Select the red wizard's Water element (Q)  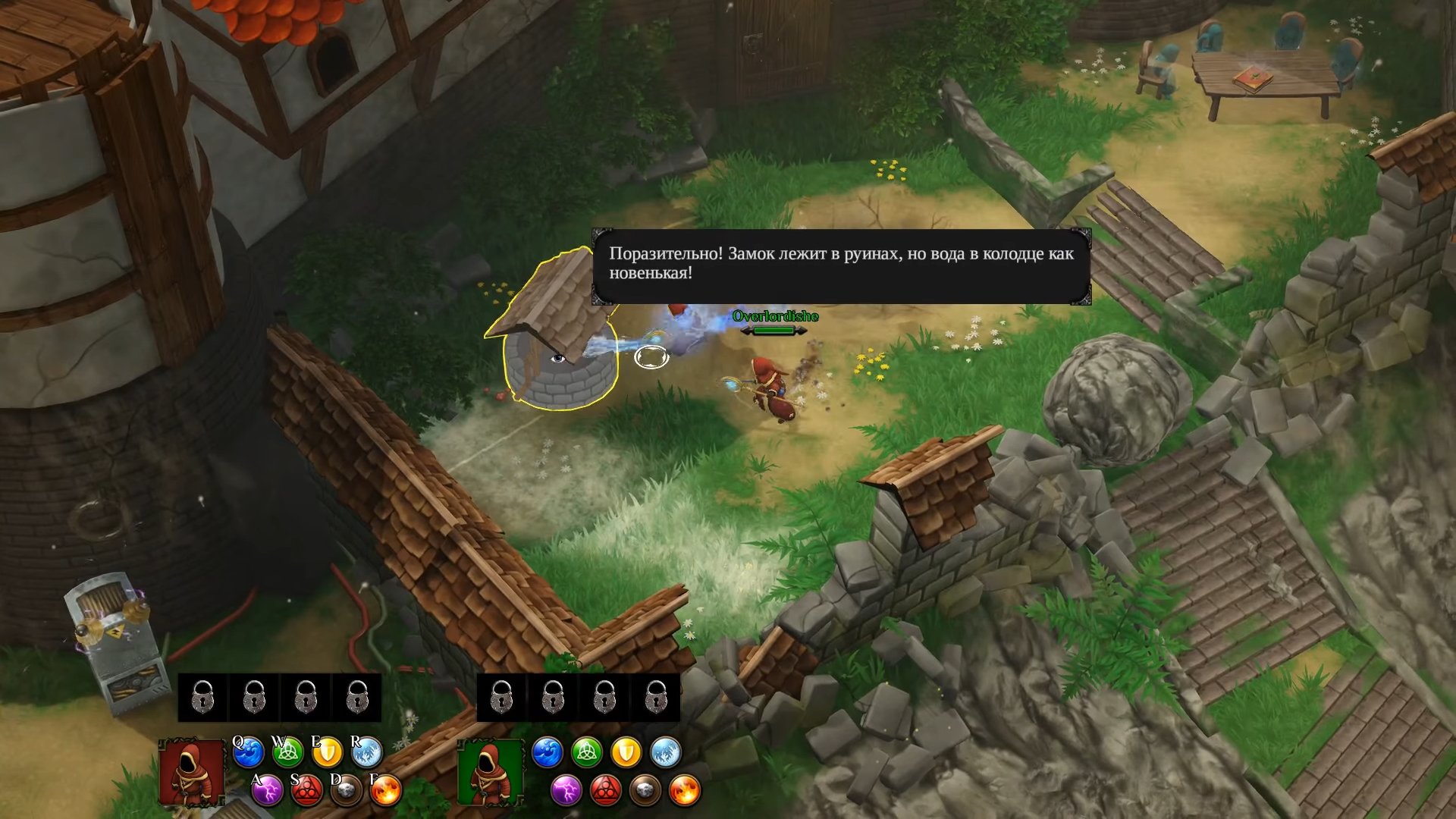pos(249,753)
